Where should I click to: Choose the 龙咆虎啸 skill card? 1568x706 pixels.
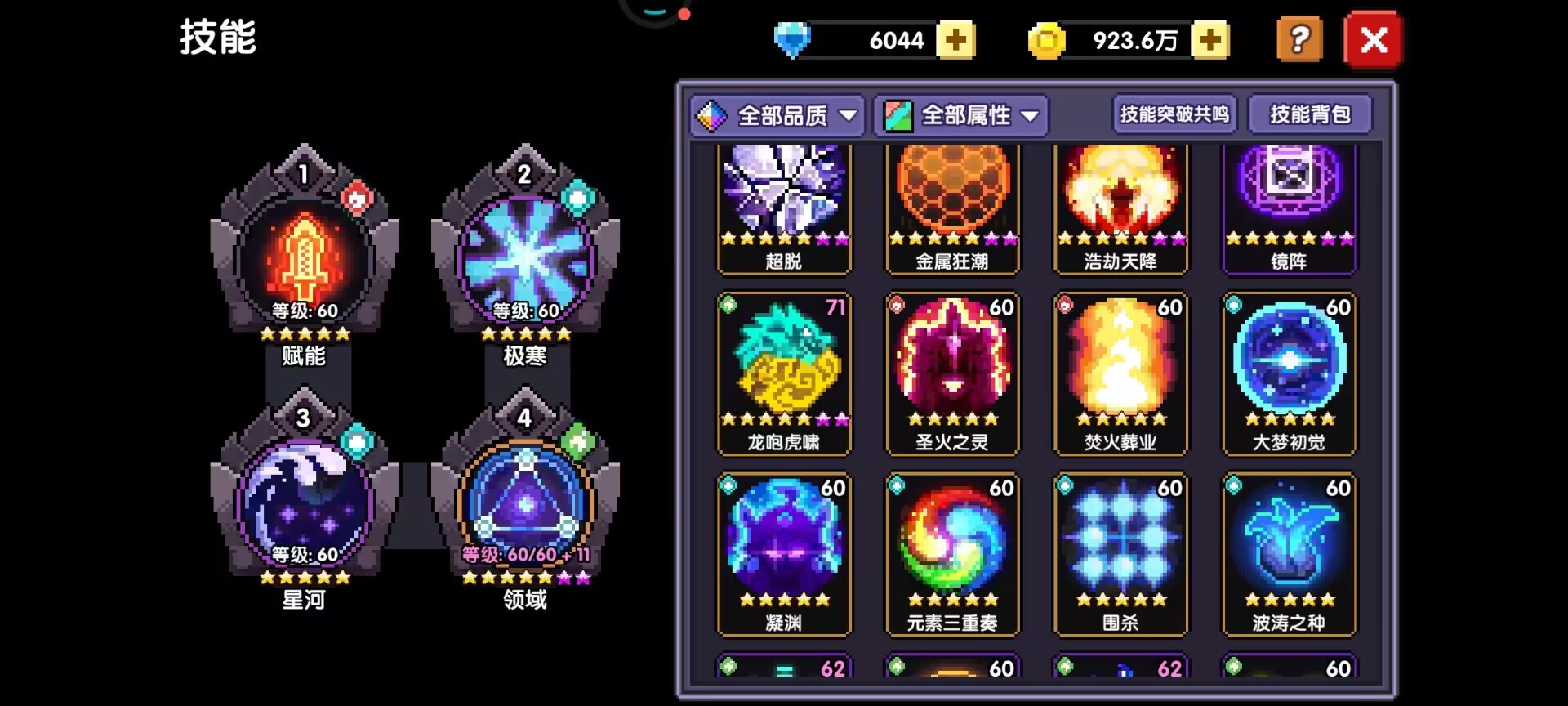coord(784,373)
